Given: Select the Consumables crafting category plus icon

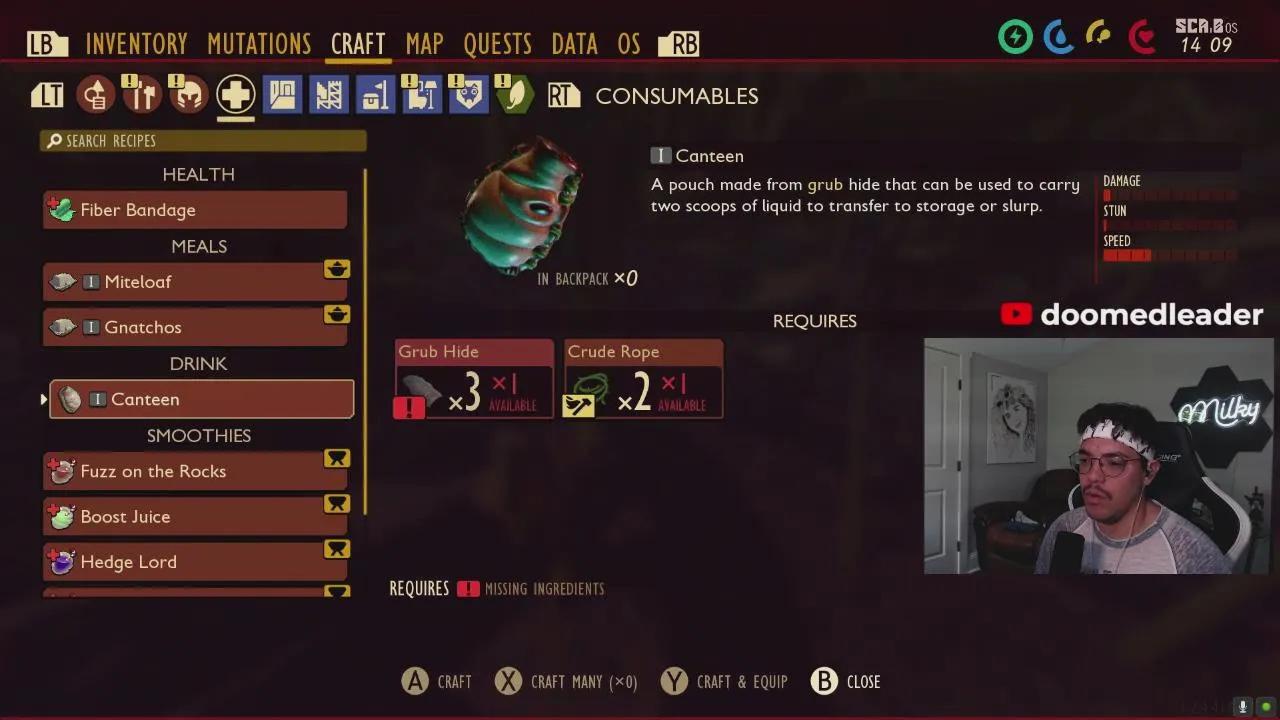Looking at the screenshot, I should 235,94.
